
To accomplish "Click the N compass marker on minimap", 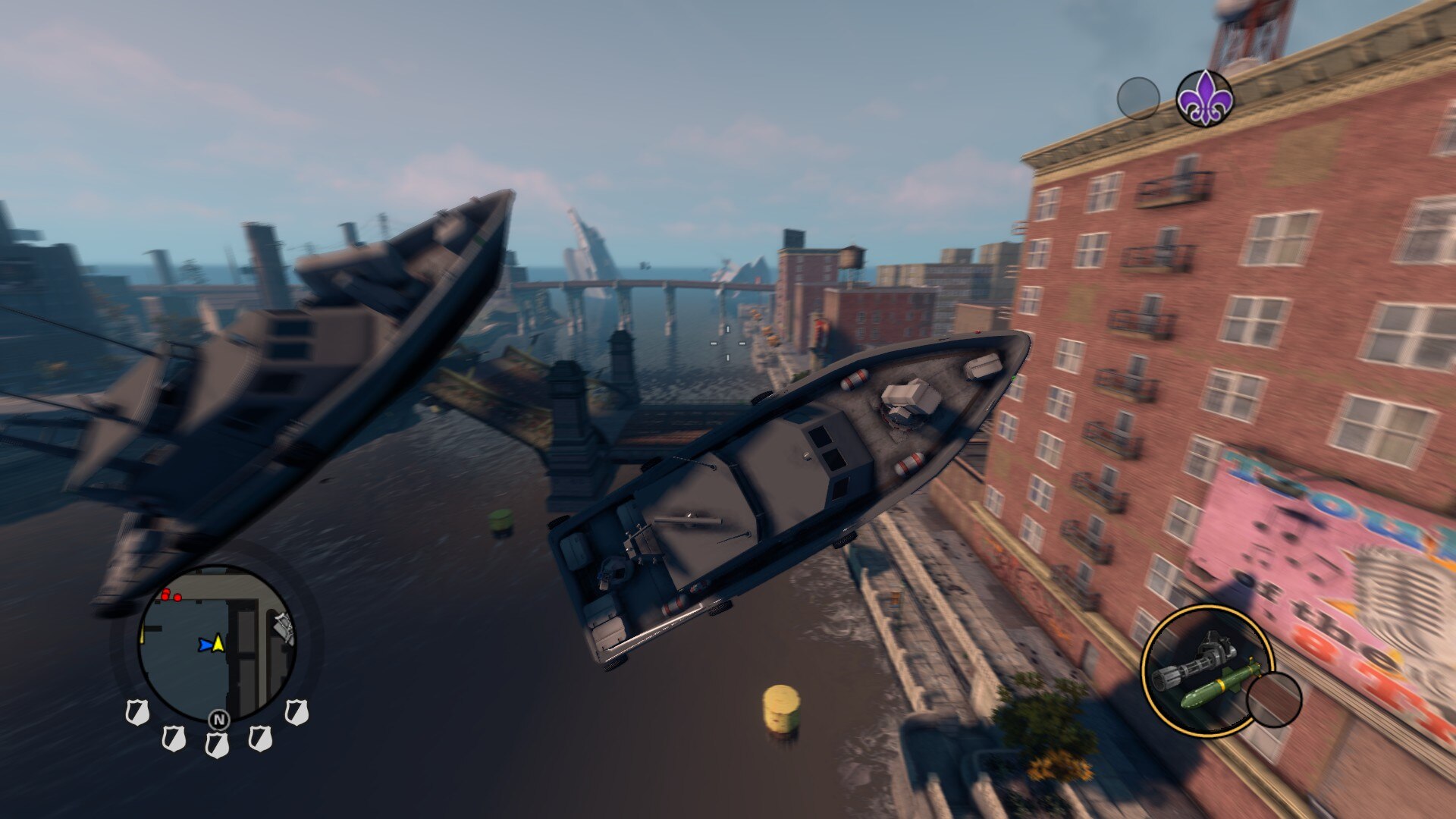I will pos(218,720).
